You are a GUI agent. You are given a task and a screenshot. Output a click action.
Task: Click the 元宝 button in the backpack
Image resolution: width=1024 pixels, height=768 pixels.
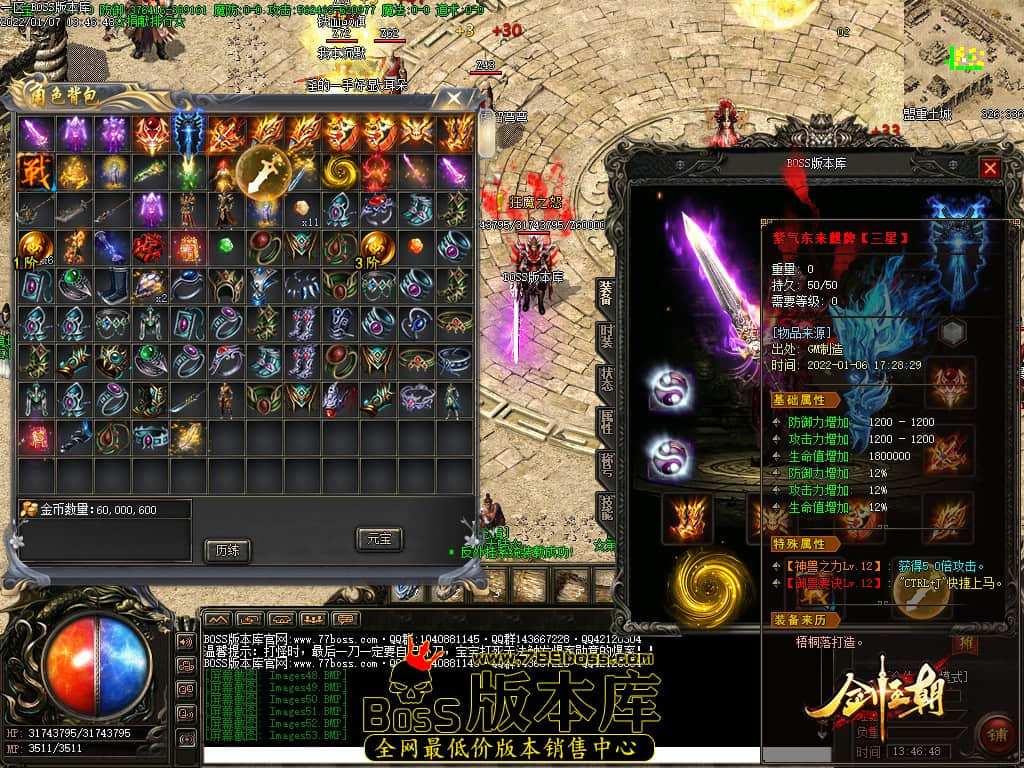[x=379, y=539]
